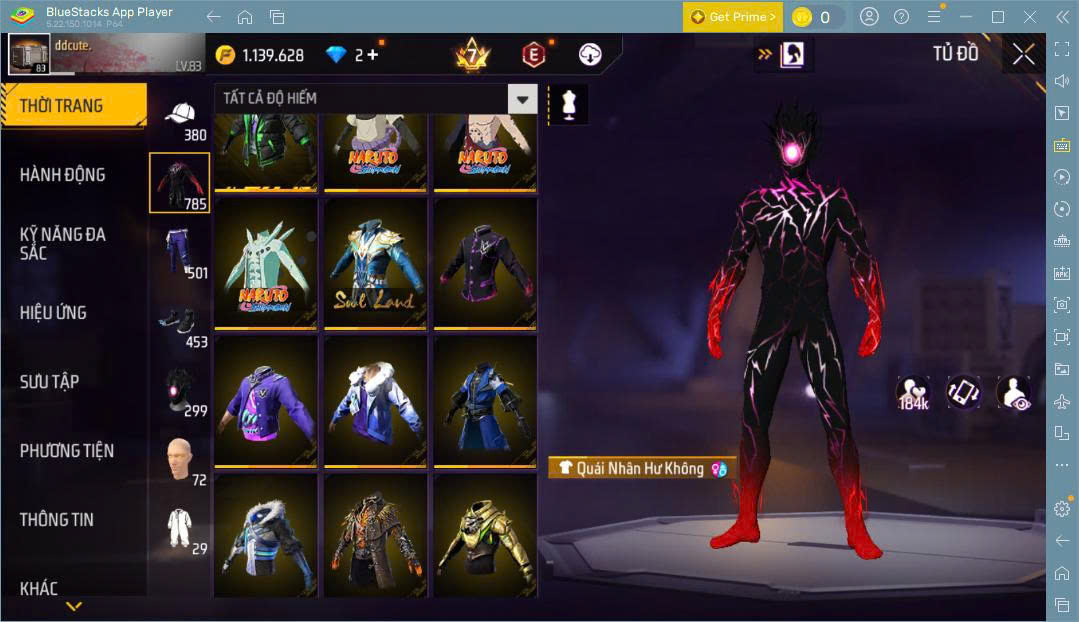Open the Thông Tin tab
The height and width of the screenshot is (622, 1079).
57,520
